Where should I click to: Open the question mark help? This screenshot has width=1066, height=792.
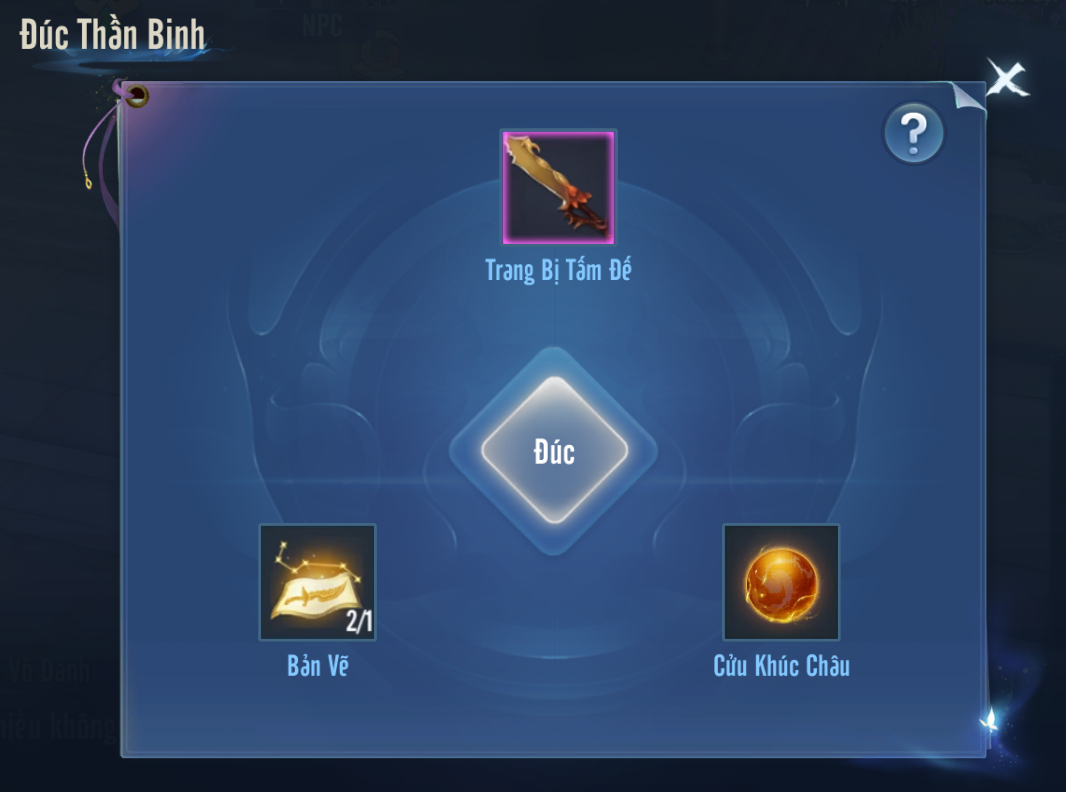tap(913, 133)
